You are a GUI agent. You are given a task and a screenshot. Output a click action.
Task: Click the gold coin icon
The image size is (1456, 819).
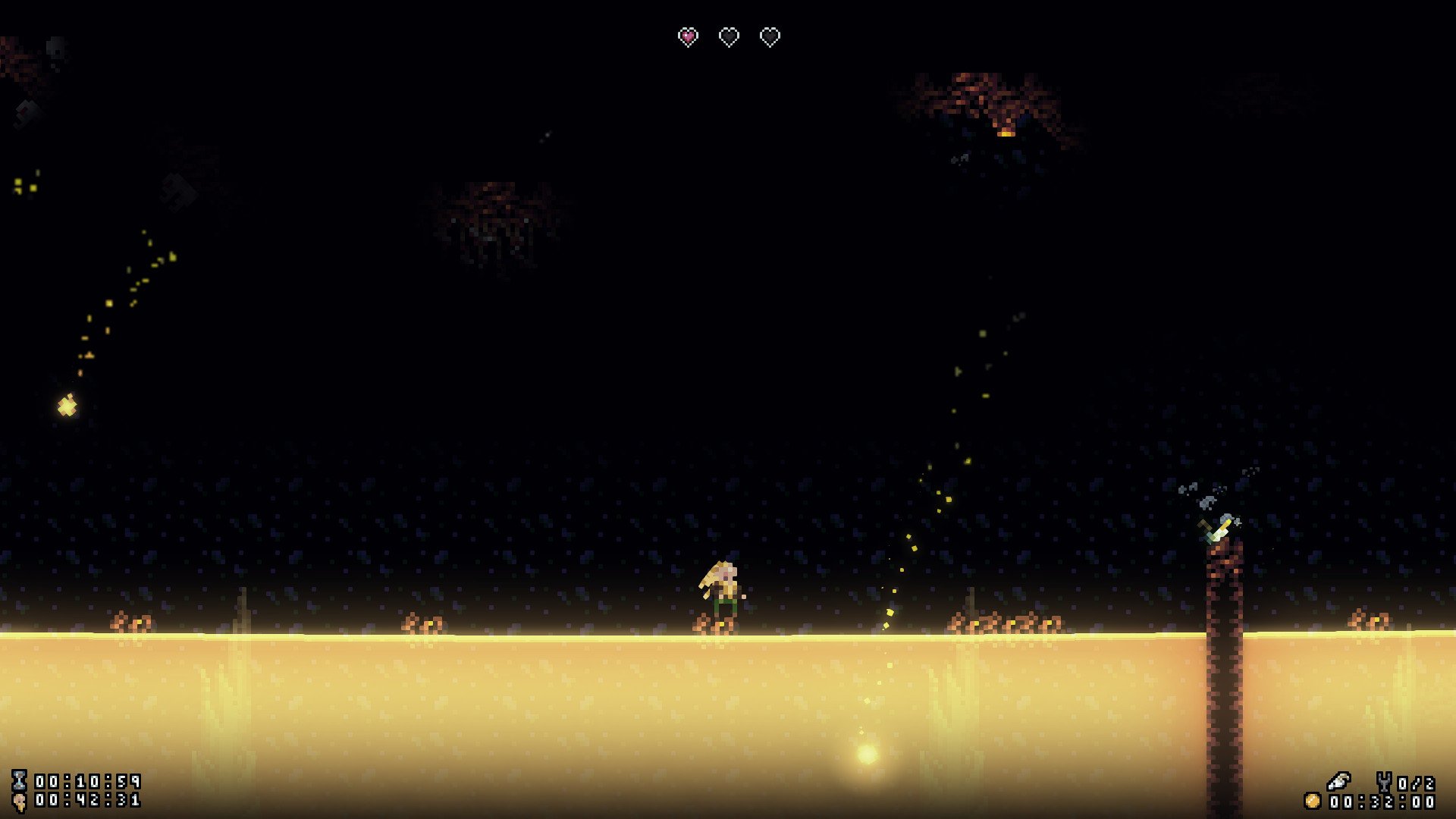click(x=1312, y=801)
